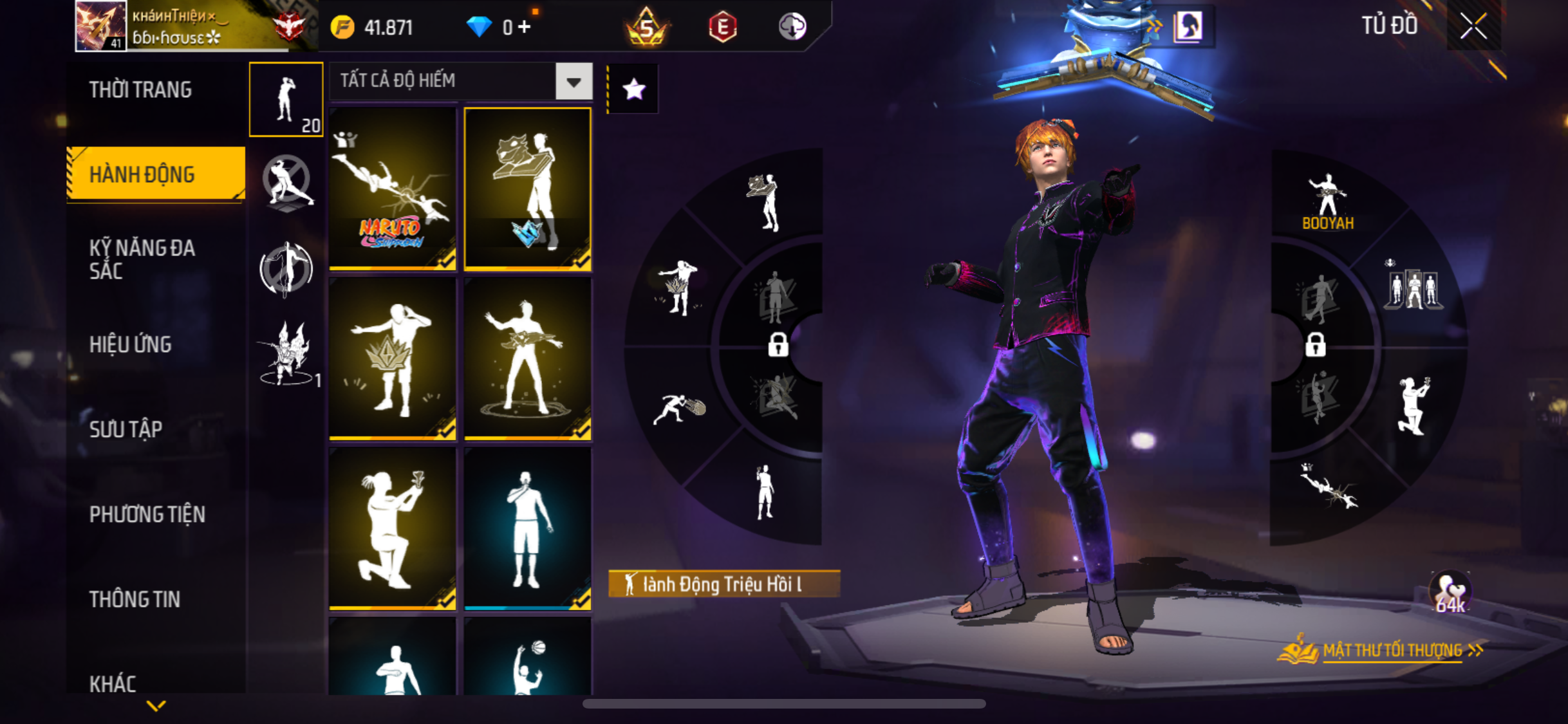This screenshot has width=1568, height=724.
Task: Open the Mật Thư Tối Thượng link
Action: [x=1392, y=651]
